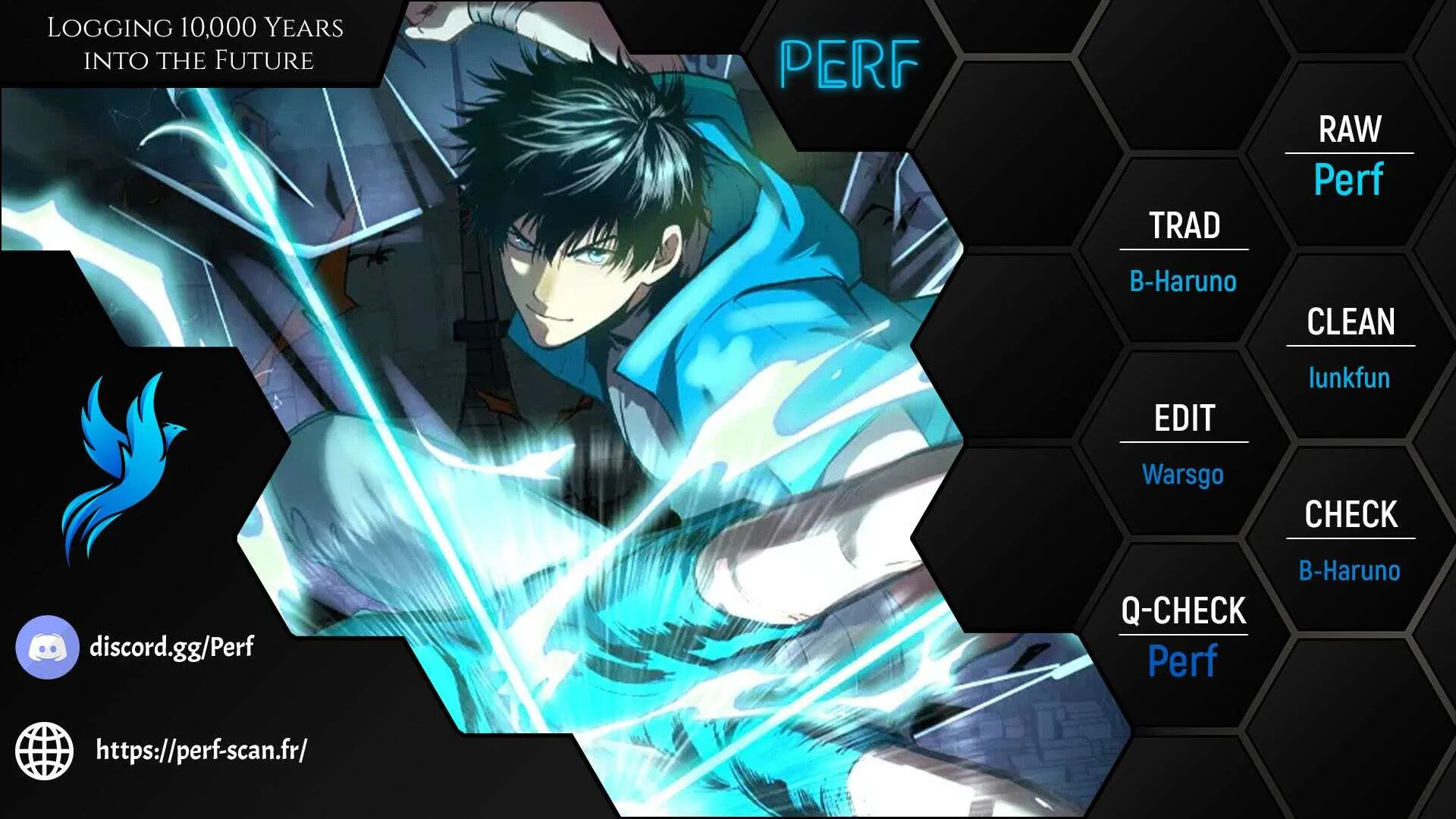Click the Discord logo icon
The image size is (1456, 819).
[x=47, y=647]
